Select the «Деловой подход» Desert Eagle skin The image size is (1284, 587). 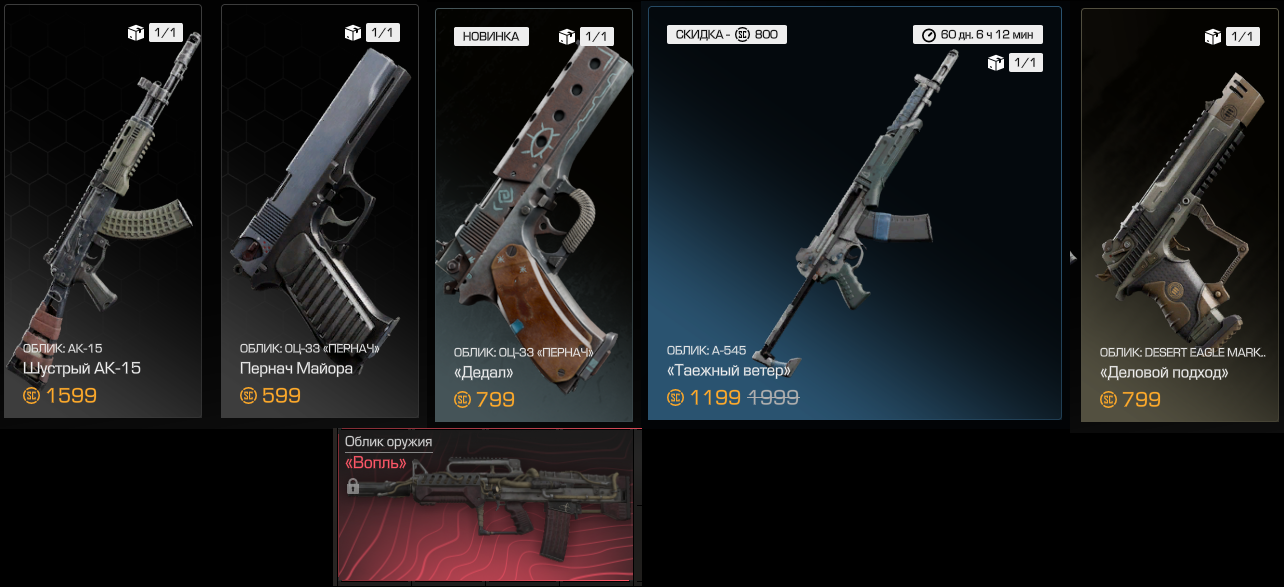(x=1180, y=215)
